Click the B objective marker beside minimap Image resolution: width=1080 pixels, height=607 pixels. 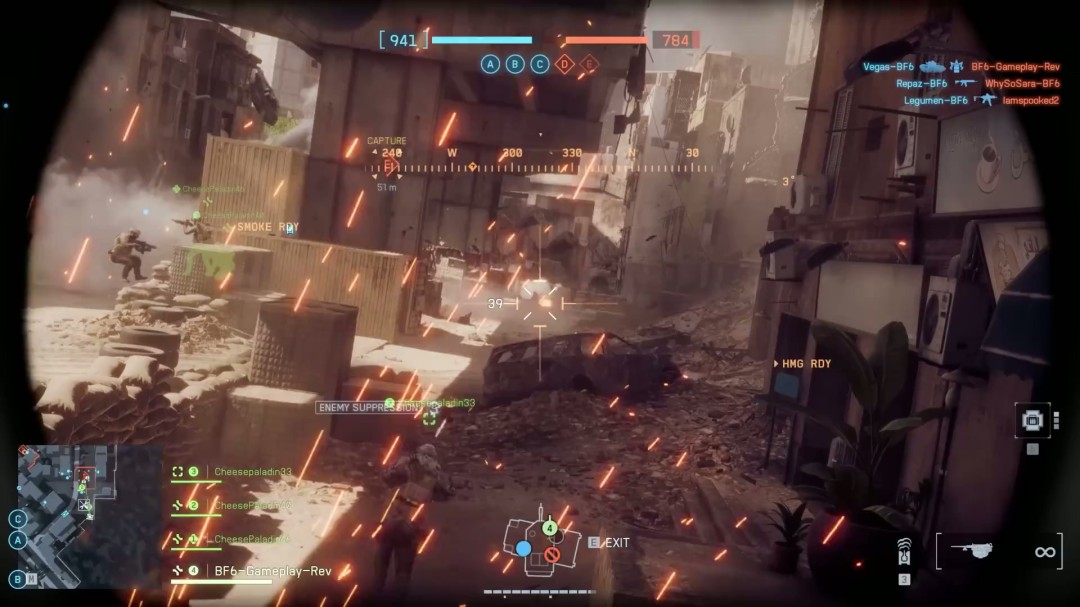point(18,578)
